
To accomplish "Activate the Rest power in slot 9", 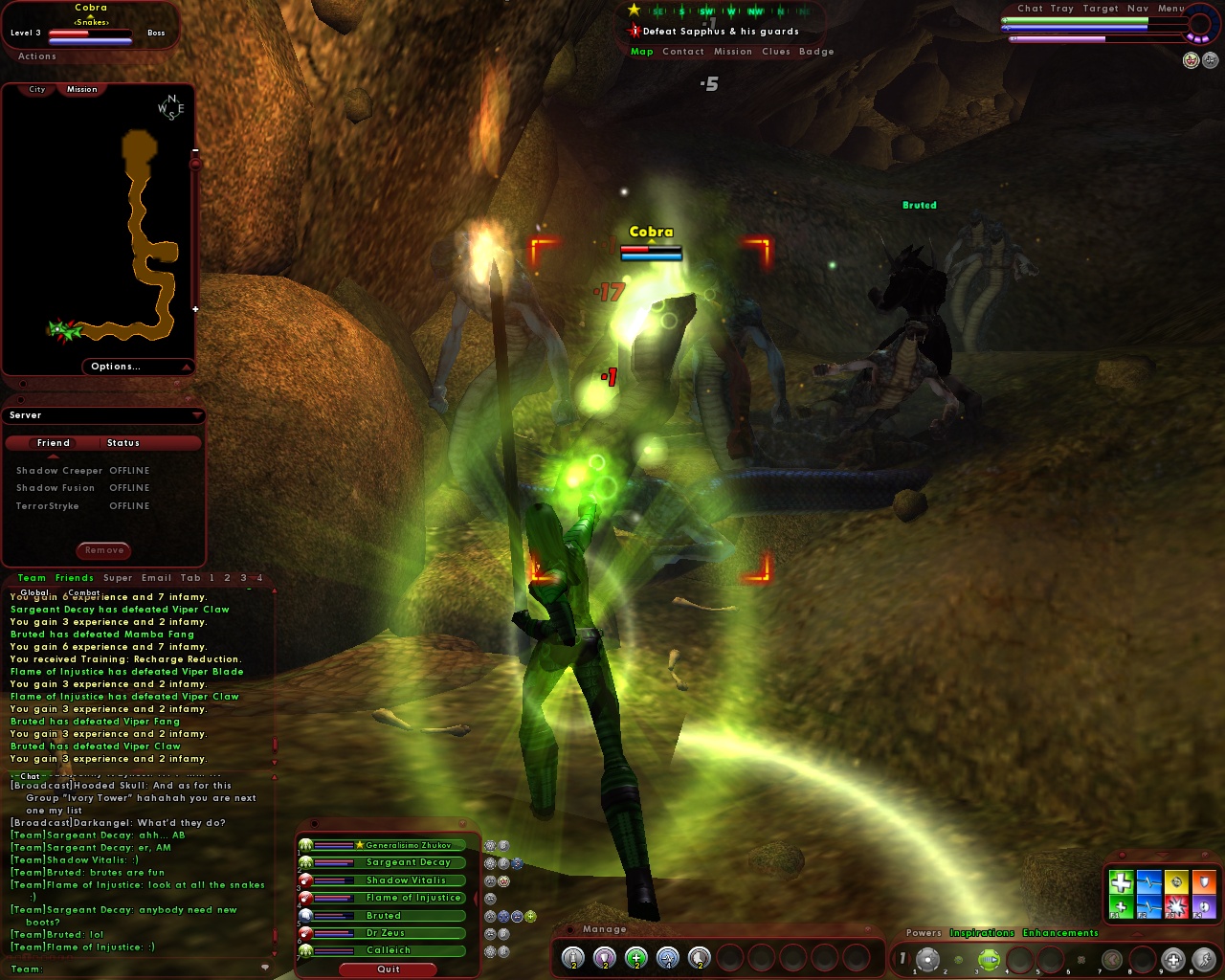I will click(1172, 958).
